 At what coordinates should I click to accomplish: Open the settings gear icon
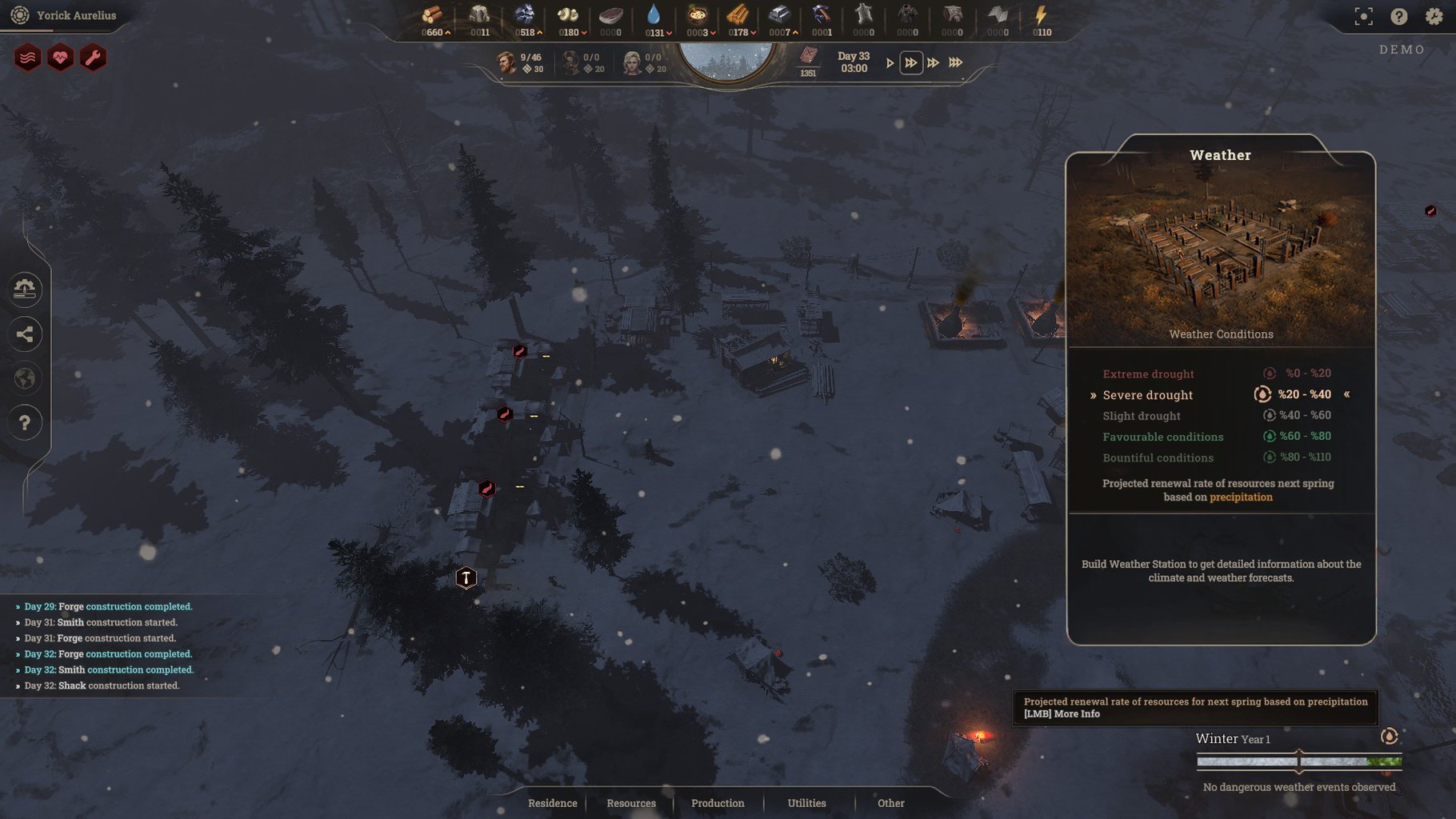click(x=1434, y=16)
